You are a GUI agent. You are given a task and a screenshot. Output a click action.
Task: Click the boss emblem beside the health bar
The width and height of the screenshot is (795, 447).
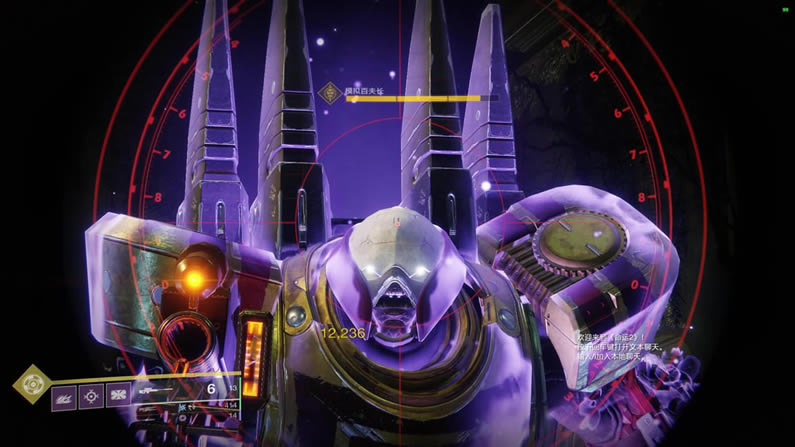327,93
